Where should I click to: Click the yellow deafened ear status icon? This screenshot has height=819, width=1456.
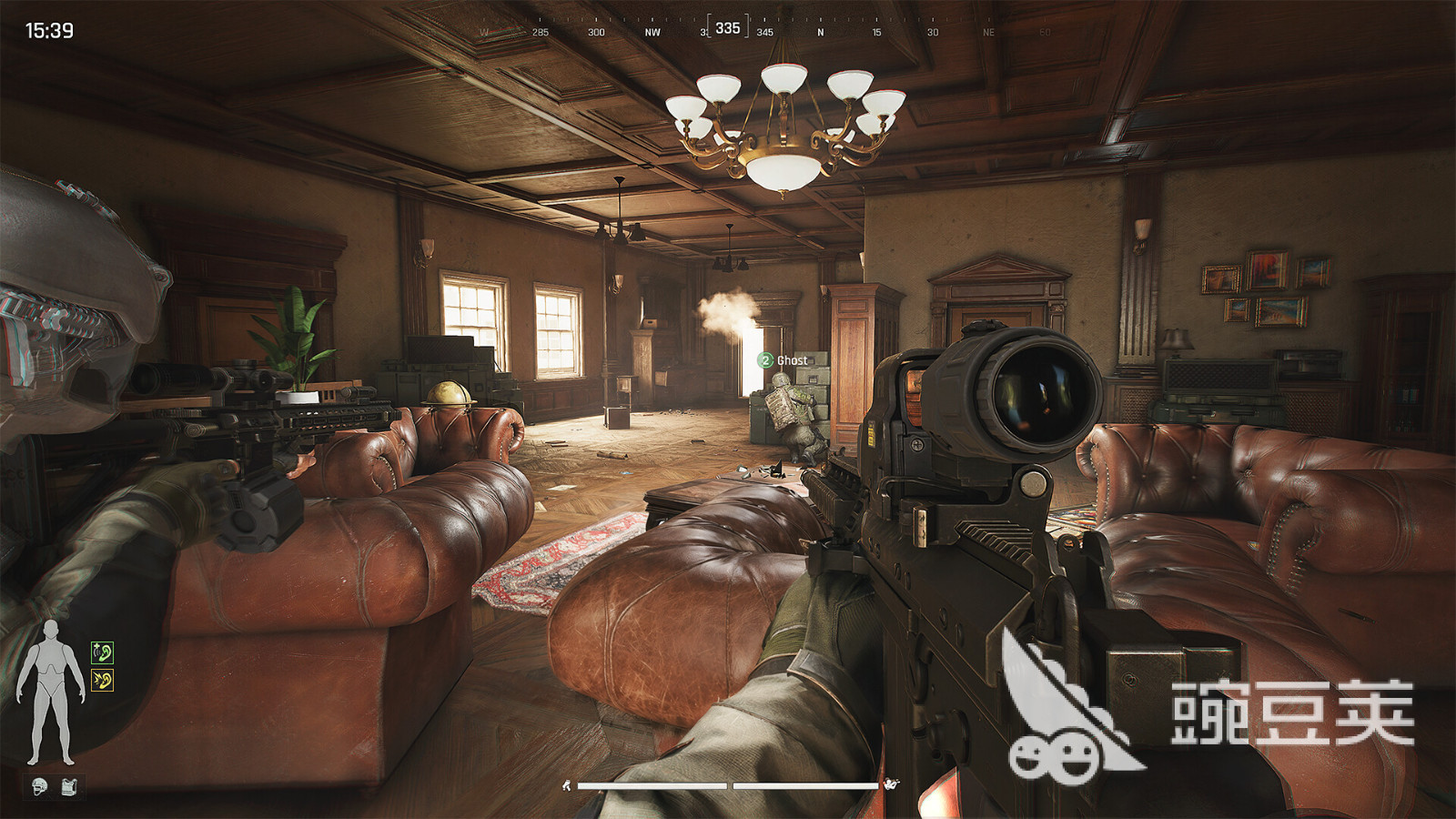pyautogui.click(x=102, y=681)
